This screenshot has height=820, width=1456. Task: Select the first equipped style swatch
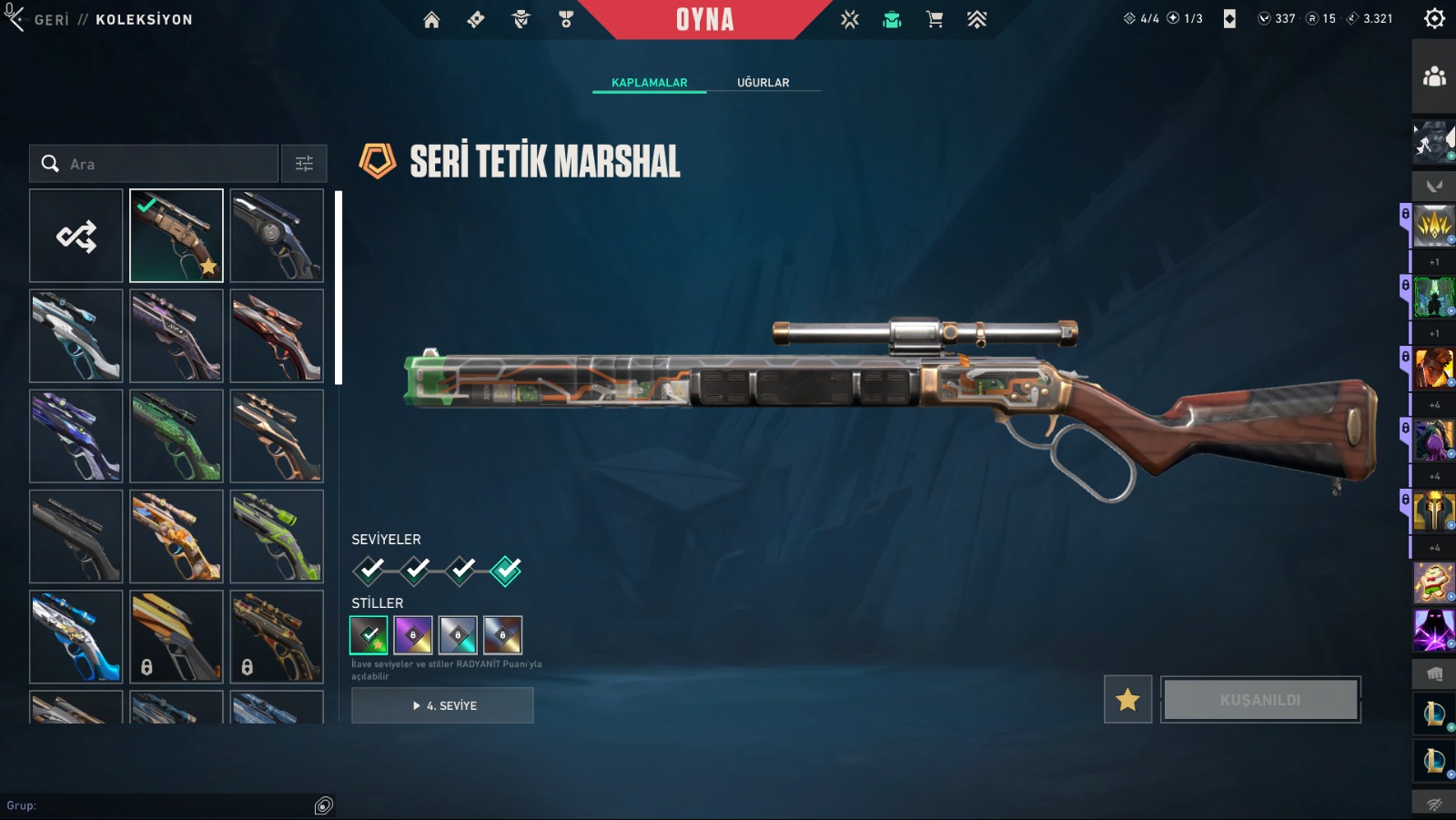[369, 635]
